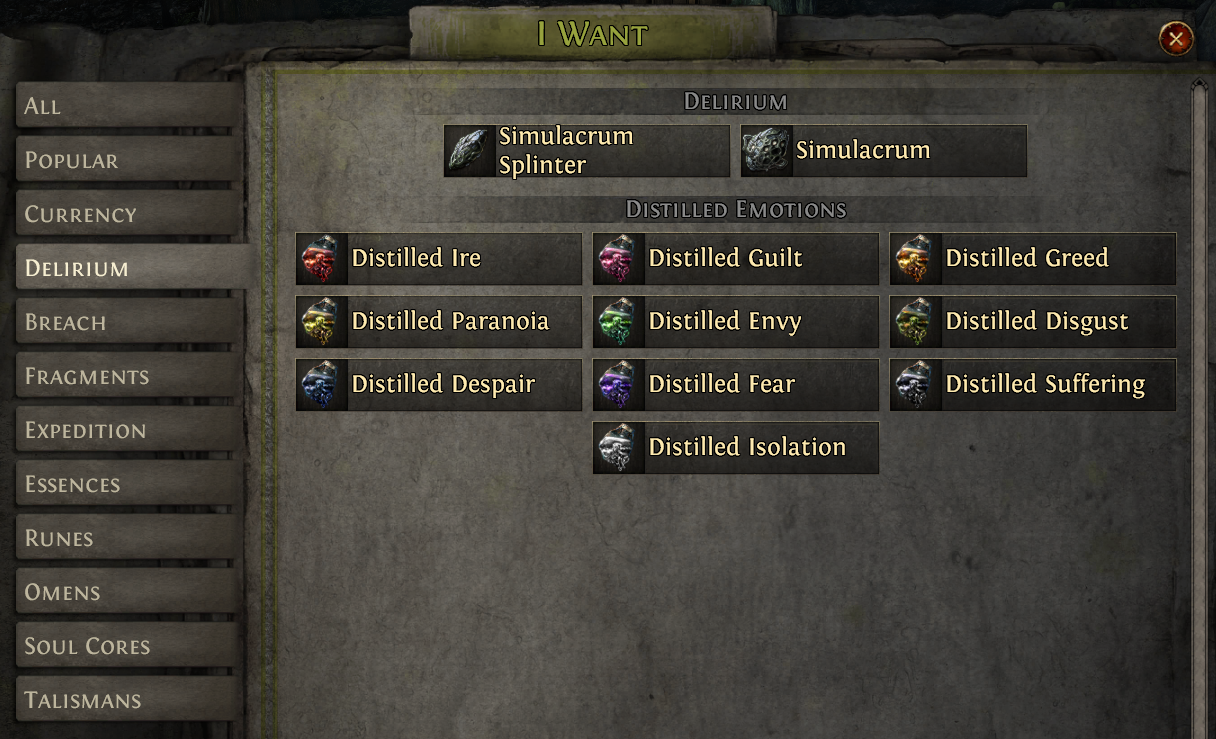Show the Omens category
This screenshot has height=739, width=1216.
pos(128,592)
